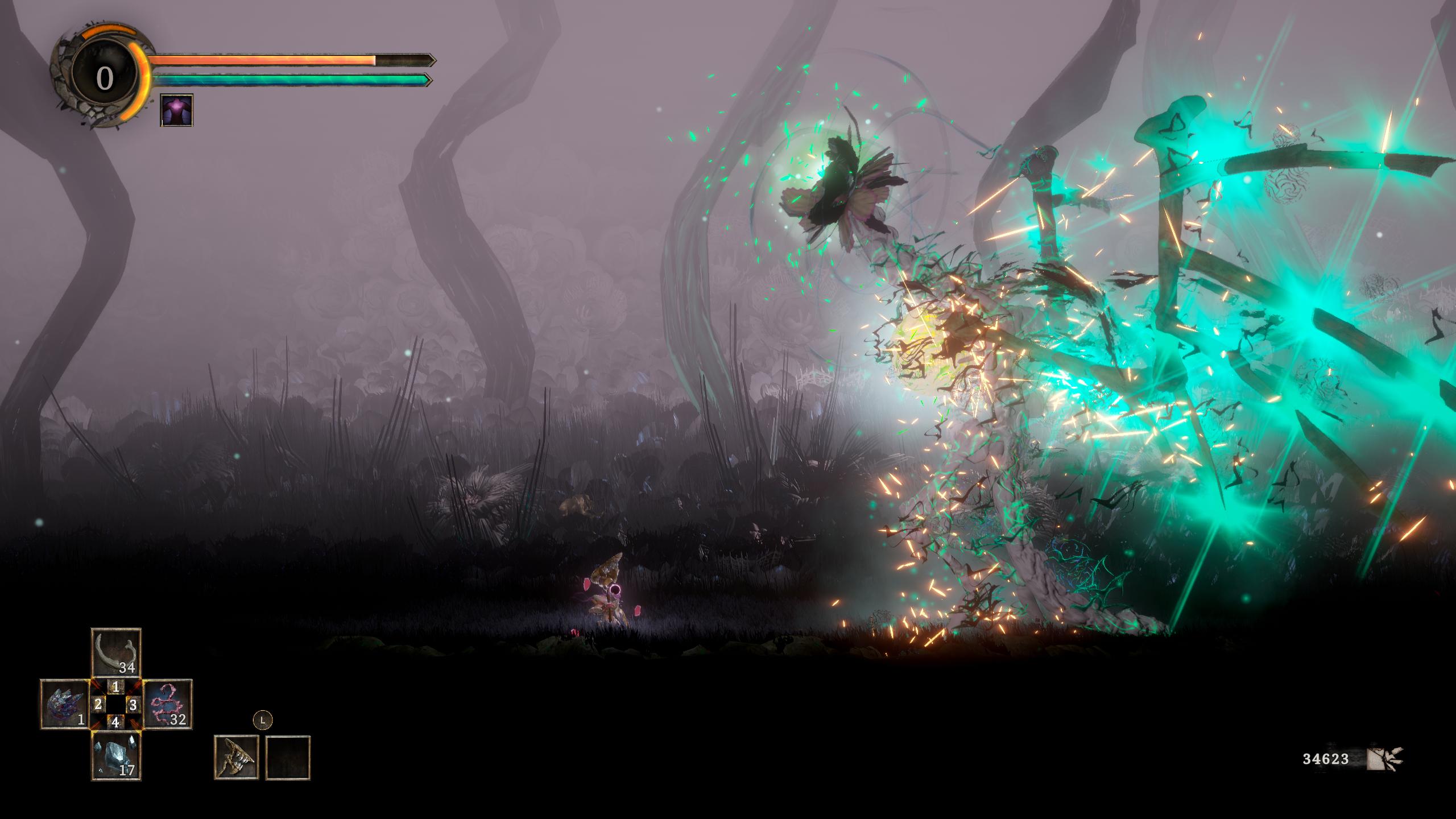Select the bone rib item slot

tap(116, 652)
